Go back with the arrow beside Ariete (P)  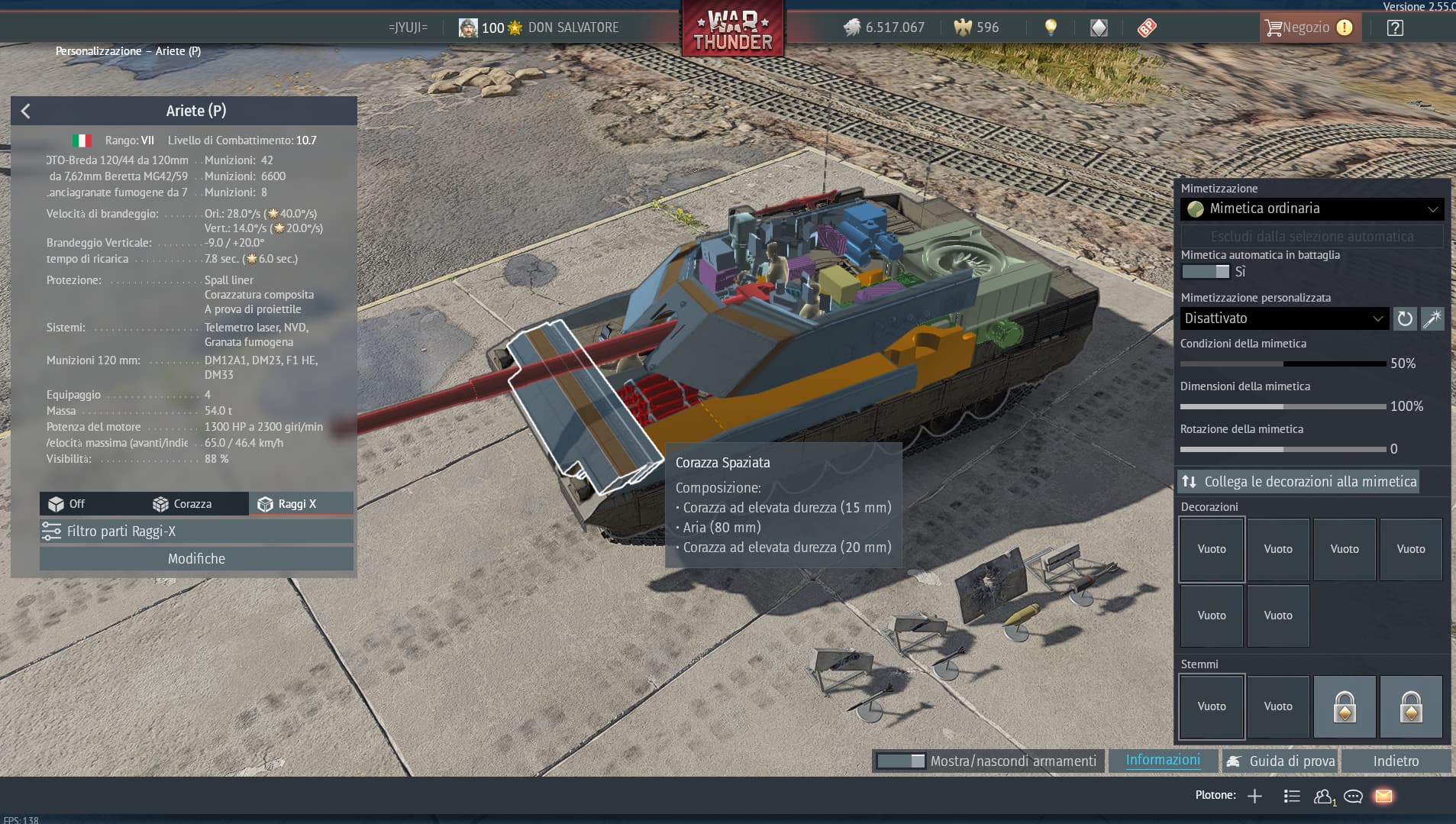(26, 111)
